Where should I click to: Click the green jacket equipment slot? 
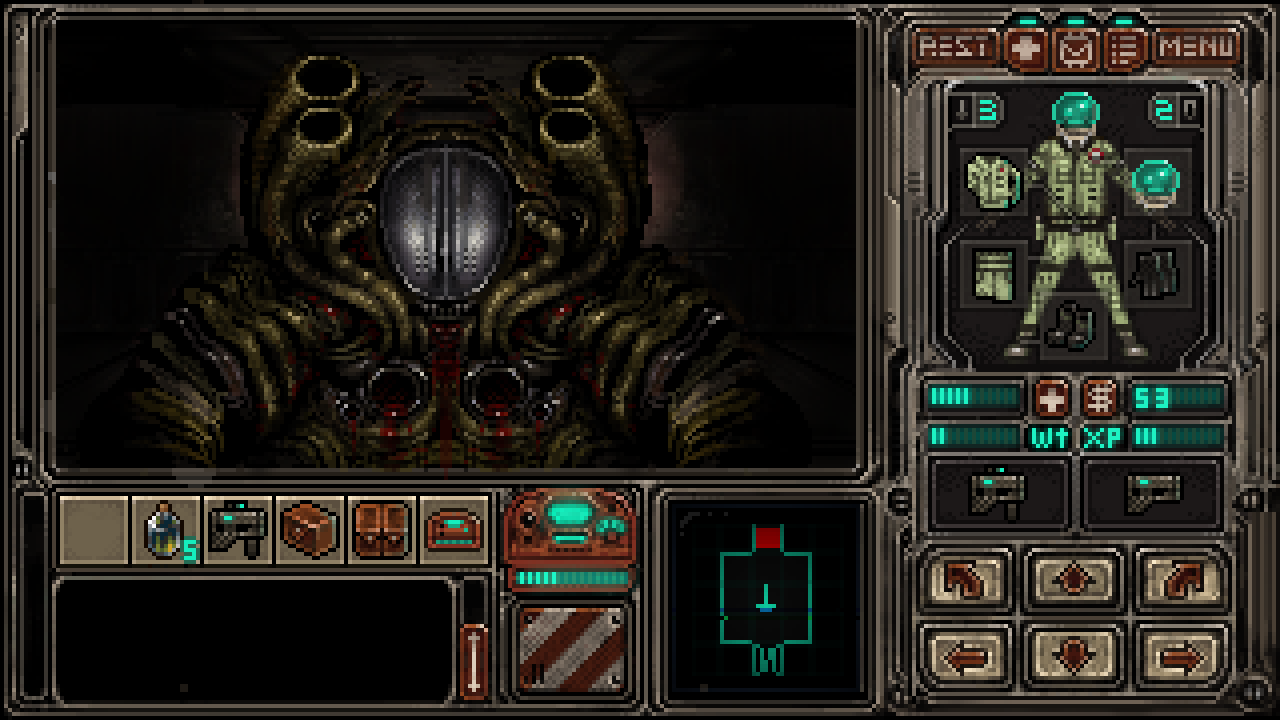(990, 182)
